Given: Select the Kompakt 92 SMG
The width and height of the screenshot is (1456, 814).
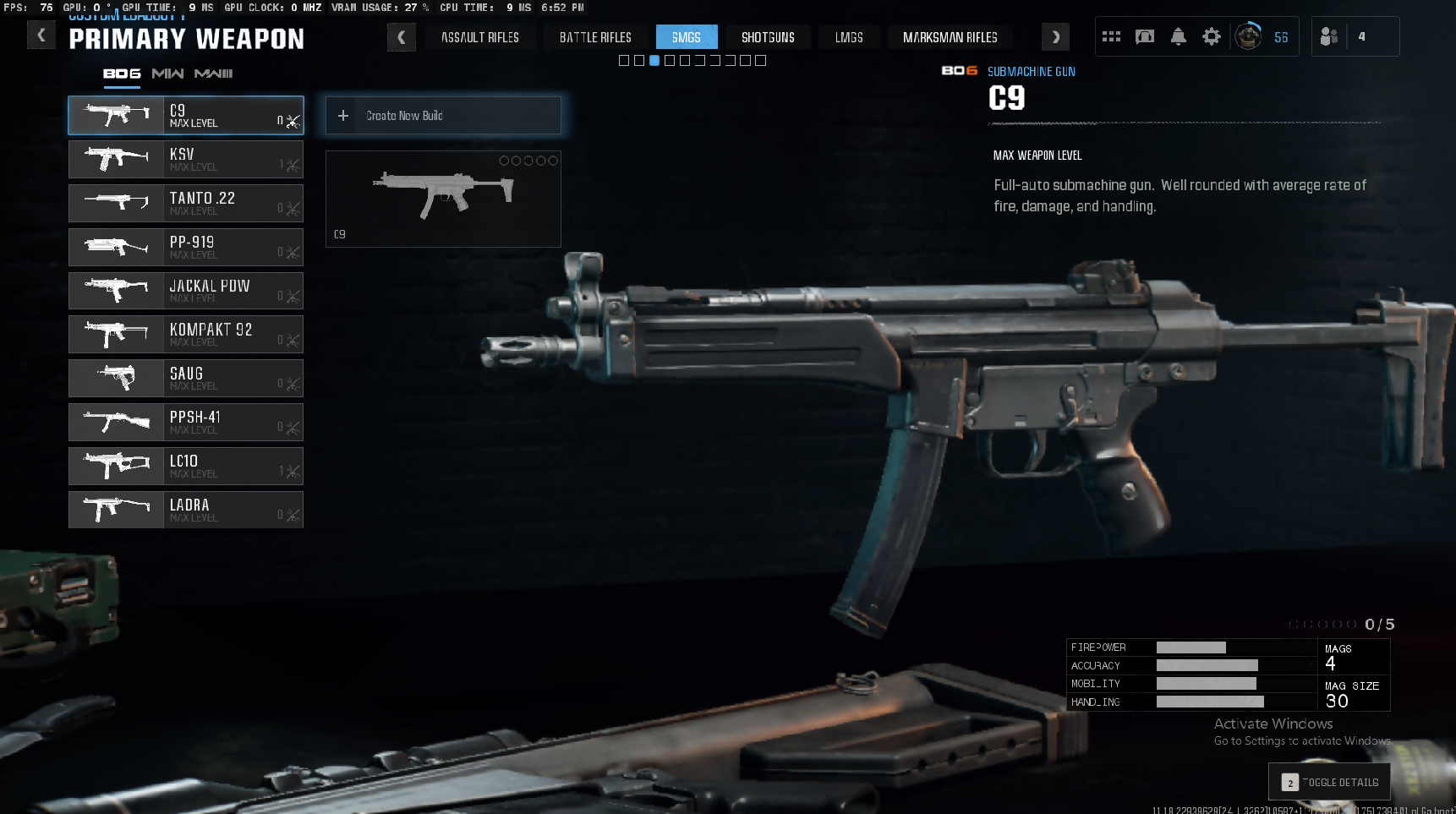Looking at the screenshot, I should pyautogui.click(x=186, y=335).
